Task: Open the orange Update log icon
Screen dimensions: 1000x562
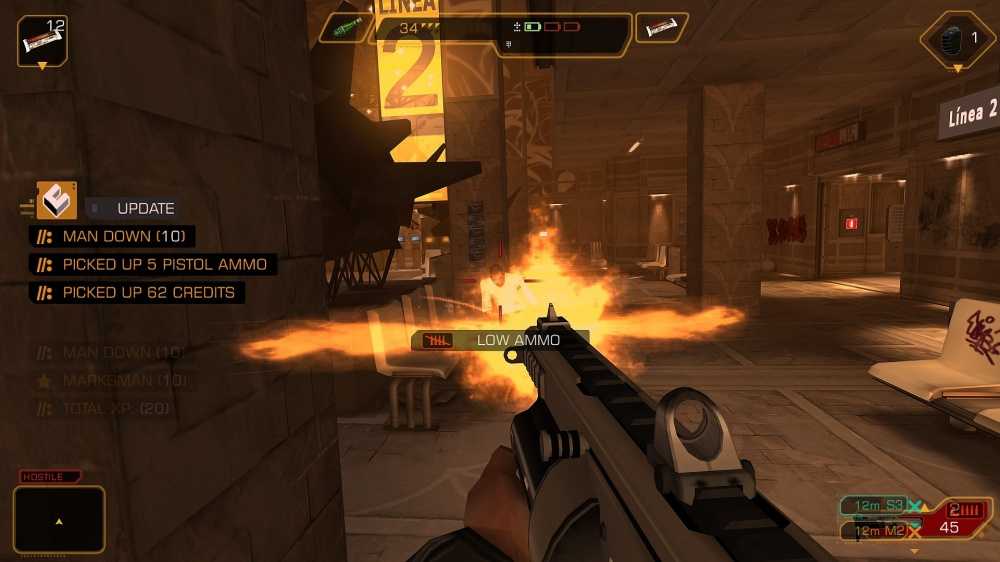Action: [x=57, y=201]
